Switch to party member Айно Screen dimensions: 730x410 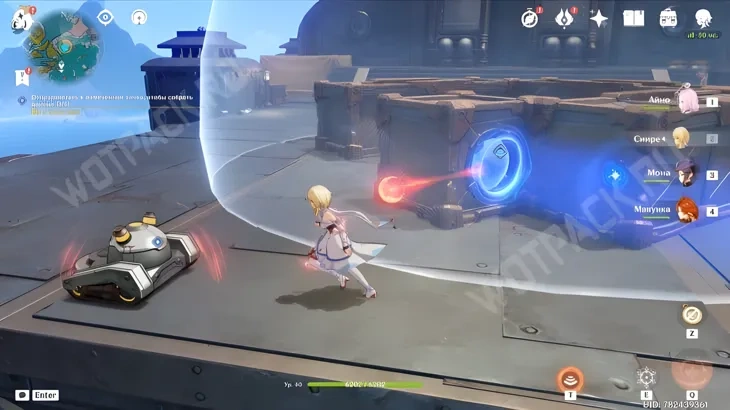click(x=689, y=101)
